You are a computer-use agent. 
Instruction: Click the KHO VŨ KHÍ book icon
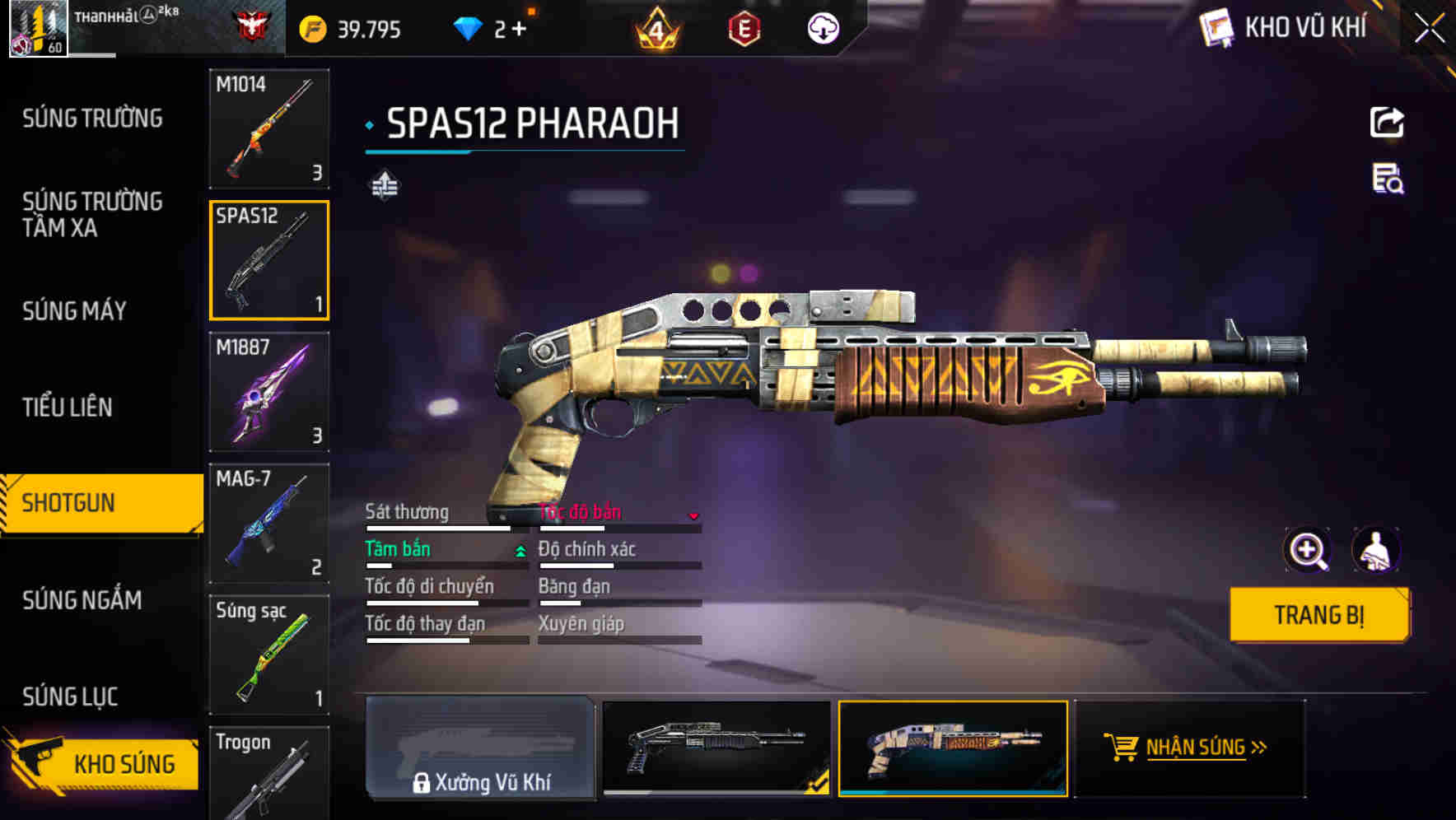click(x=1214, y=27)
